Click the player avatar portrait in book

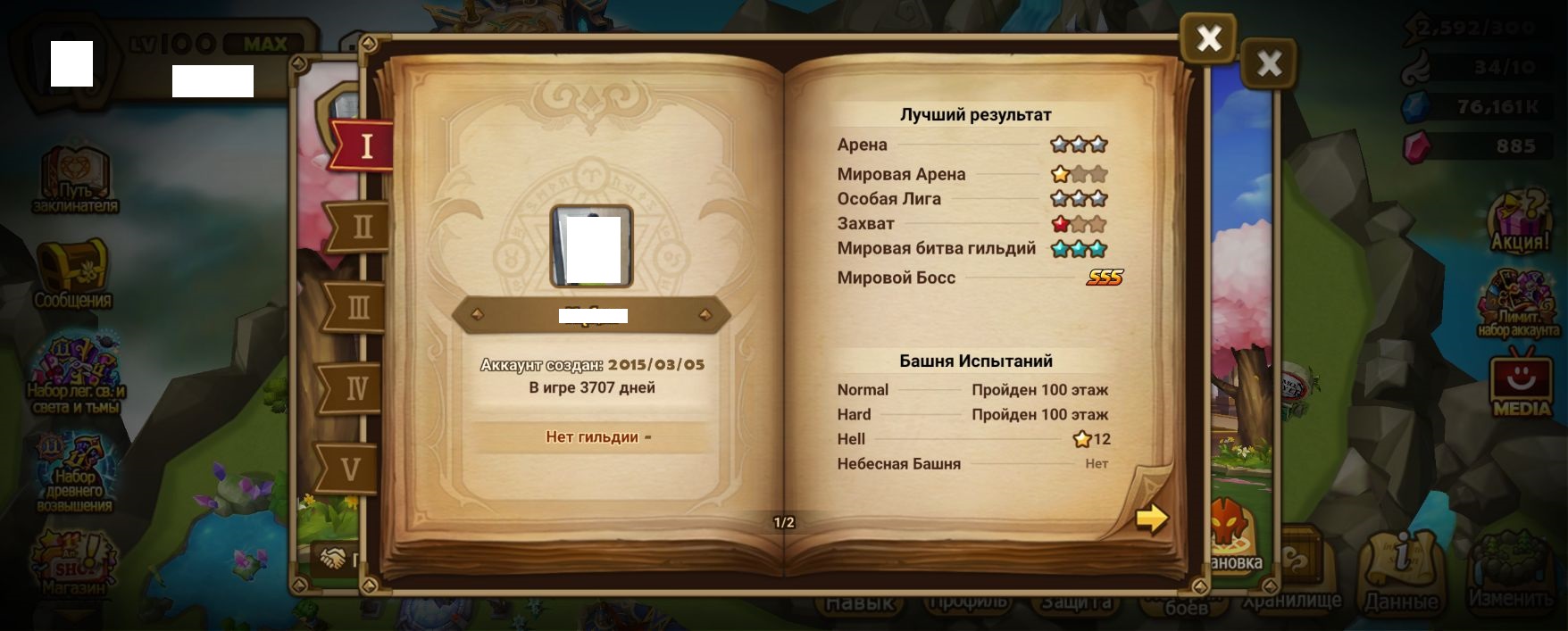coord(591,246)
